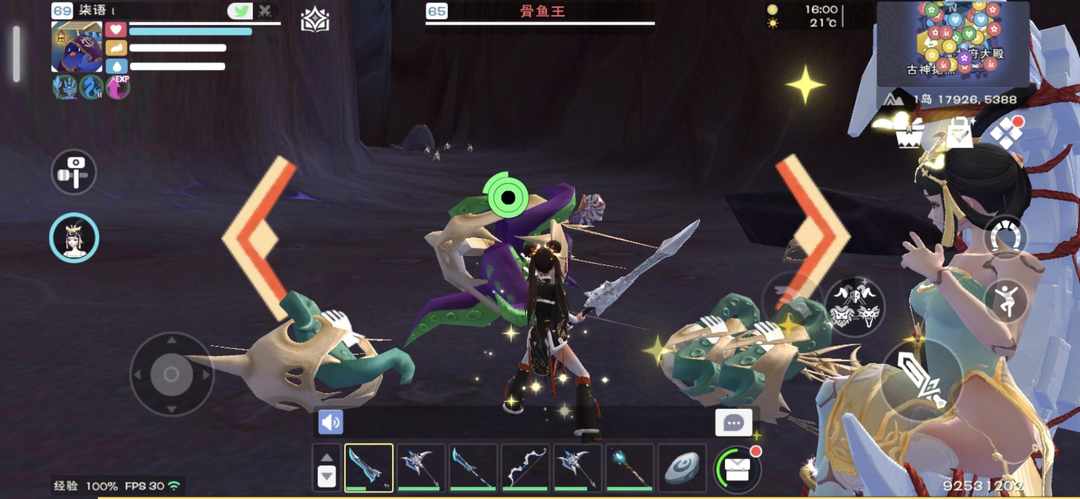Open the lotus crest icon at top

click(x=315, y=20)
